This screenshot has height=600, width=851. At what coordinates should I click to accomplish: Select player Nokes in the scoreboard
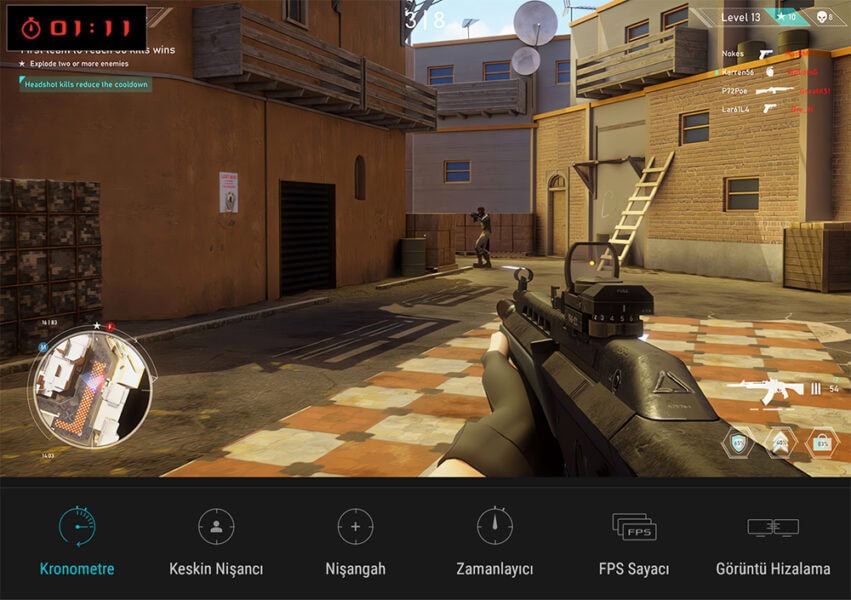732,56
